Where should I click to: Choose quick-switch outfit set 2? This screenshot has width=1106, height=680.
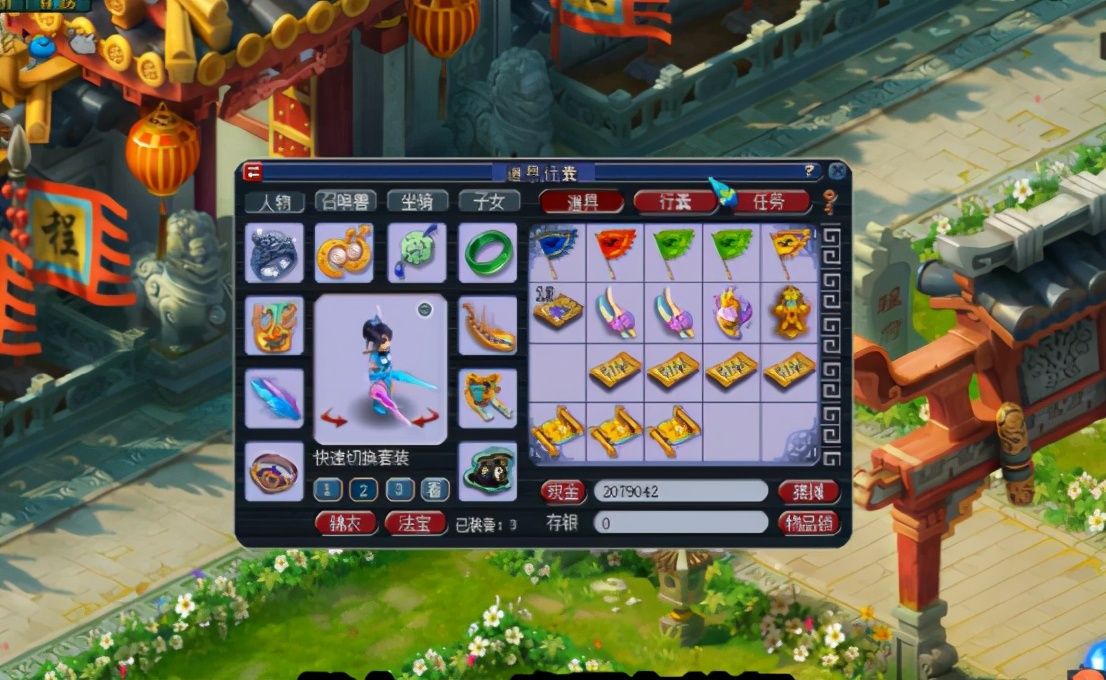pyautogui.click(x=363, y=490)
